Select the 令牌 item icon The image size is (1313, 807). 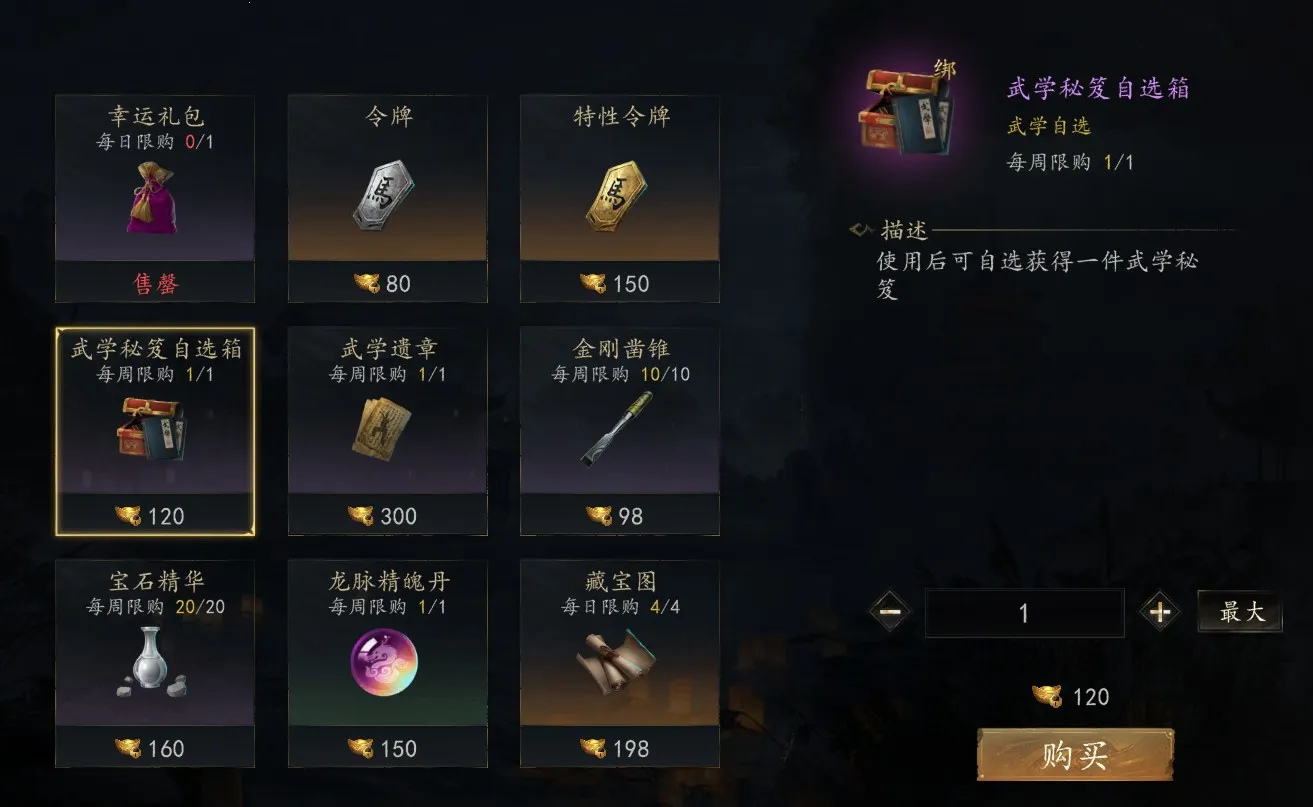pos(387,195)
